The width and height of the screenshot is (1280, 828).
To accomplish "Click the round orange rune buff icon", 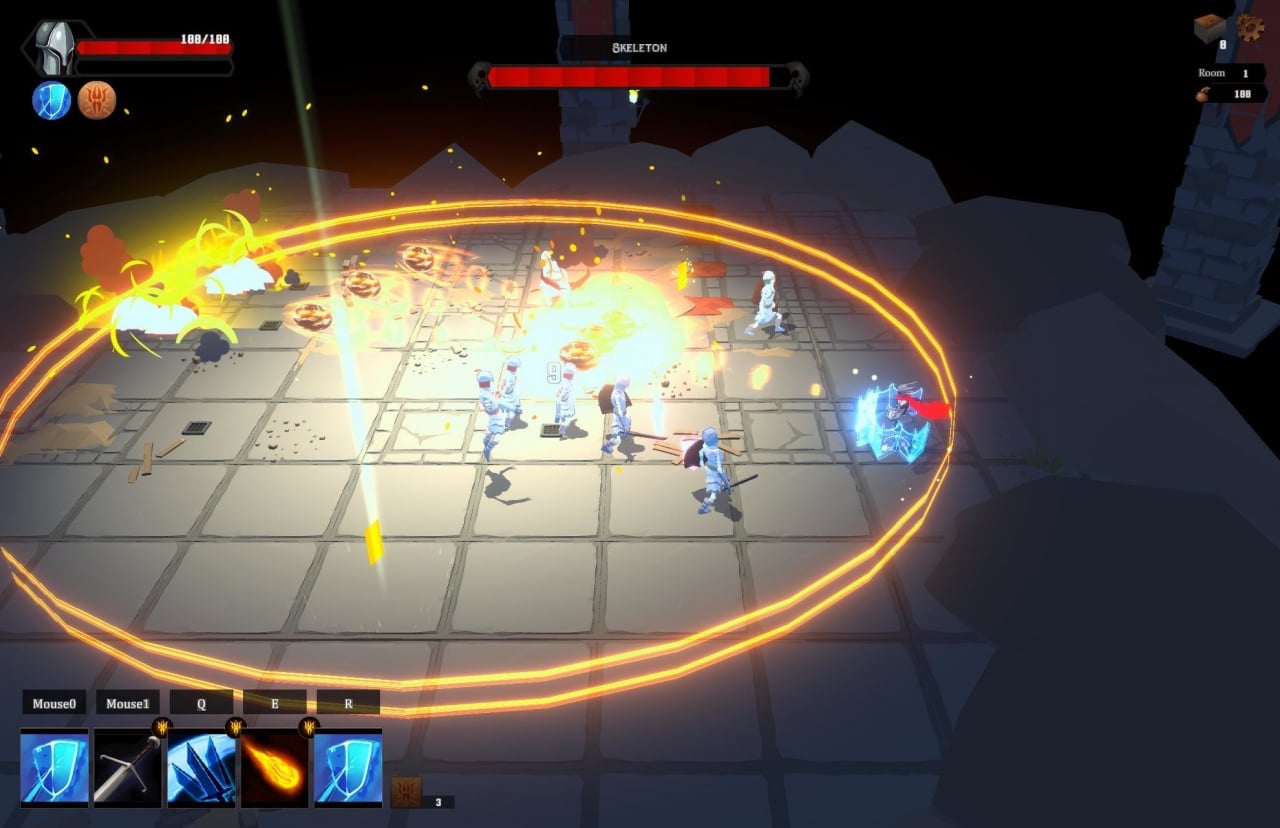I will pos(97,100).
